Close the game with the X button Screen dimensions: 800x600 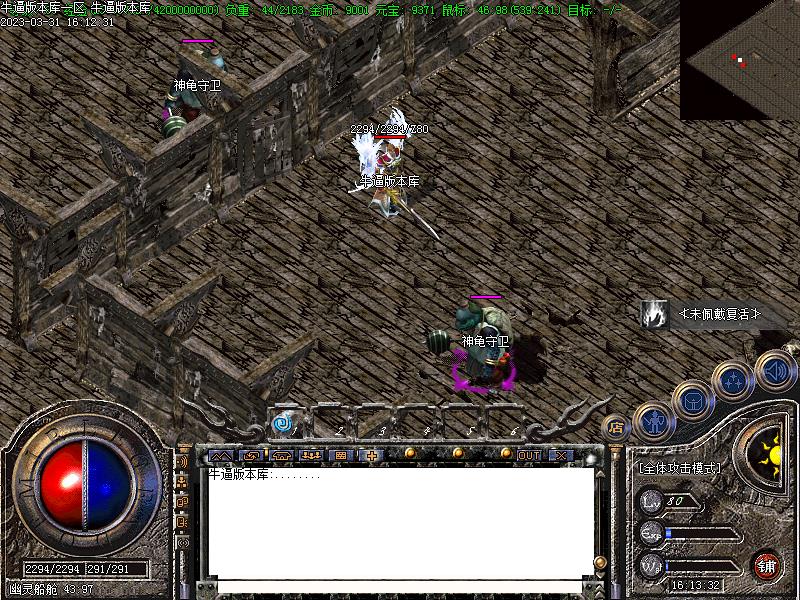click(561, 456)
